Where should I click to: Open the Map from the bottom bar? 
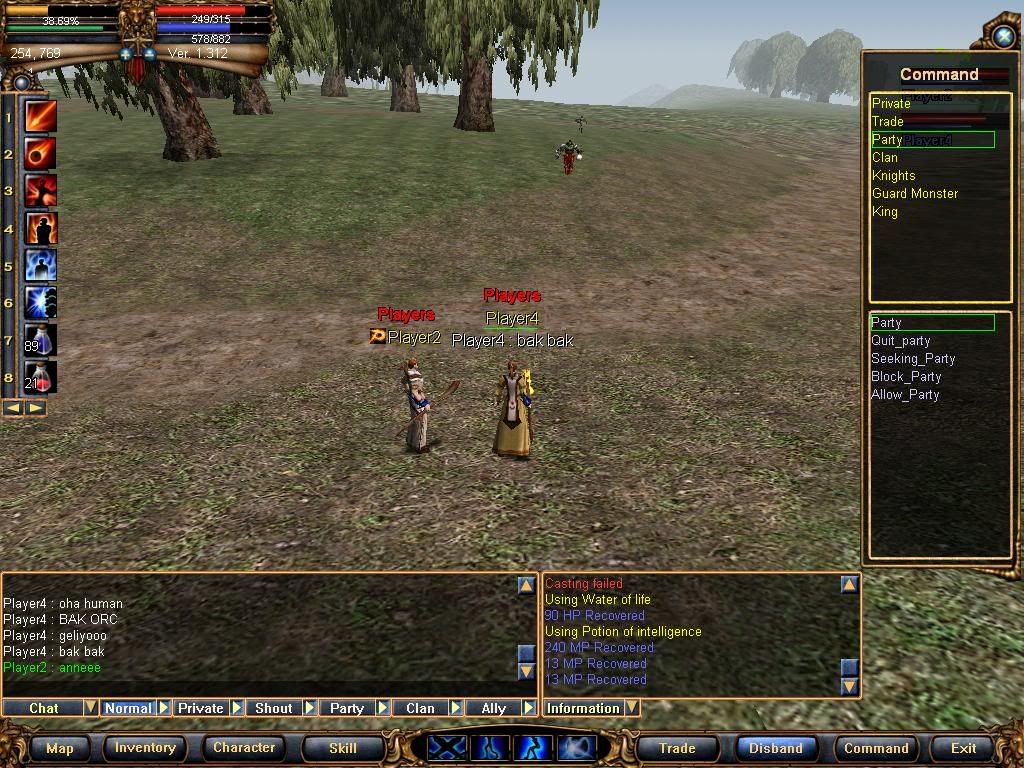click(60, 748)
